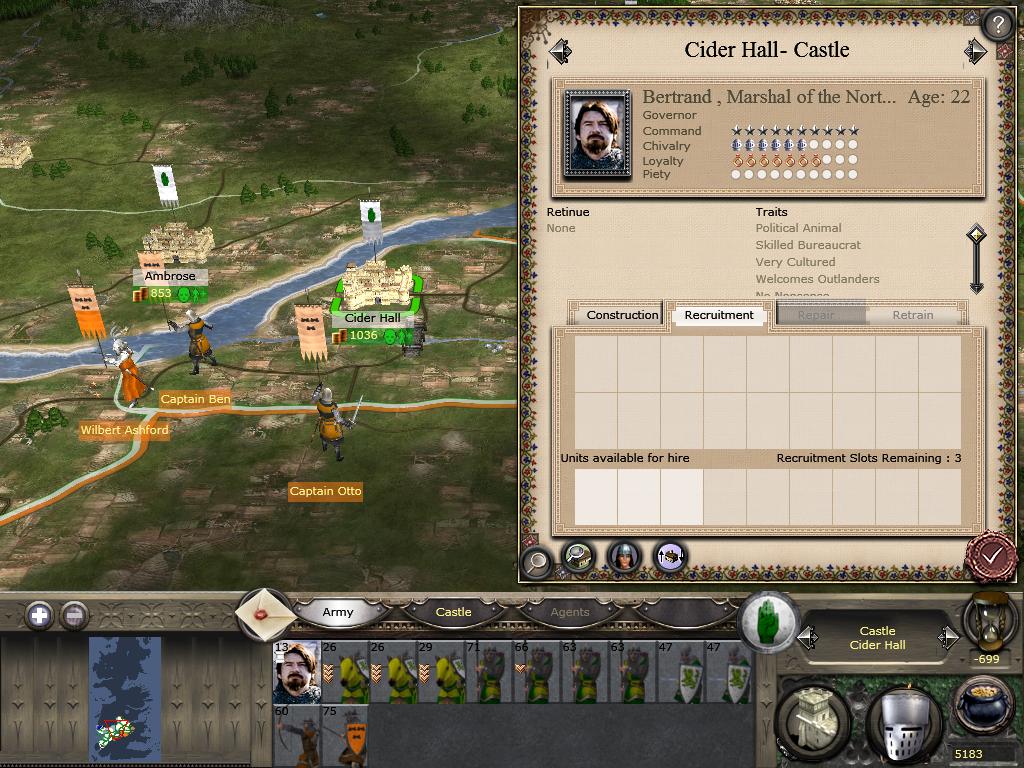Open the help question mark

[997, 24]
